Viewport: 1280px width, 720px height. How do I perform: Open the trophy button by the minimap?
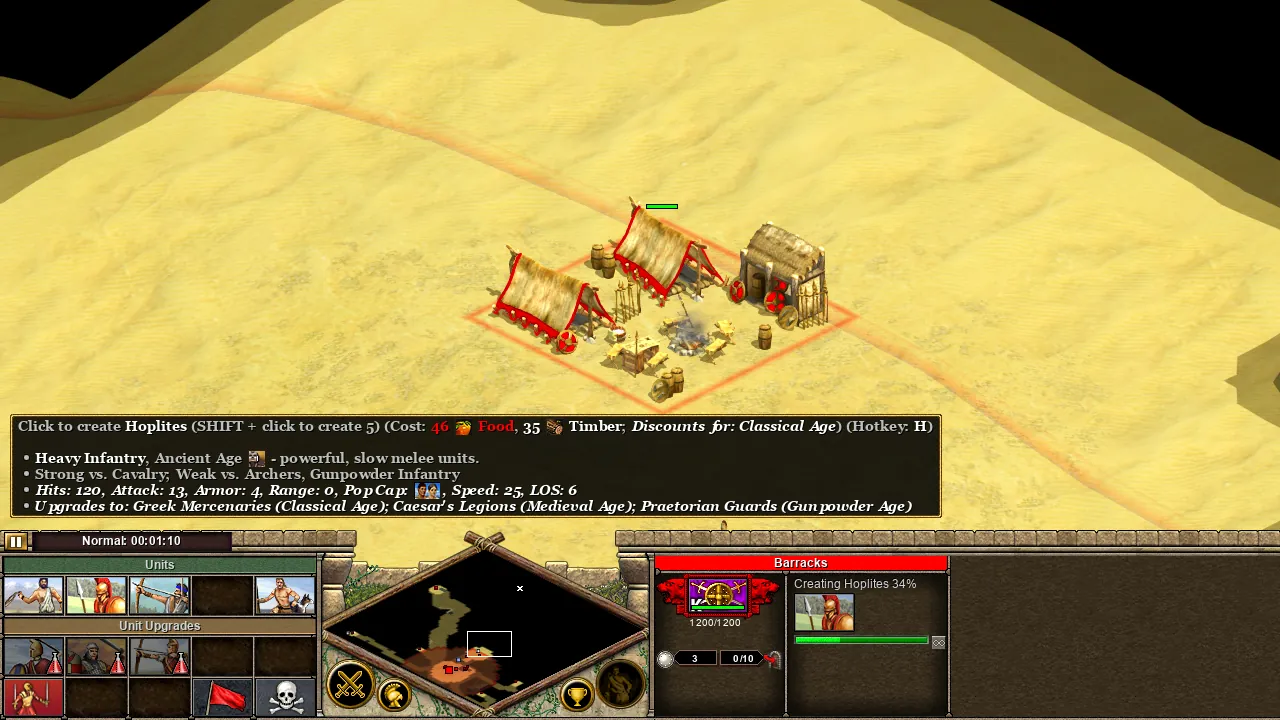(x=577, y=695)
